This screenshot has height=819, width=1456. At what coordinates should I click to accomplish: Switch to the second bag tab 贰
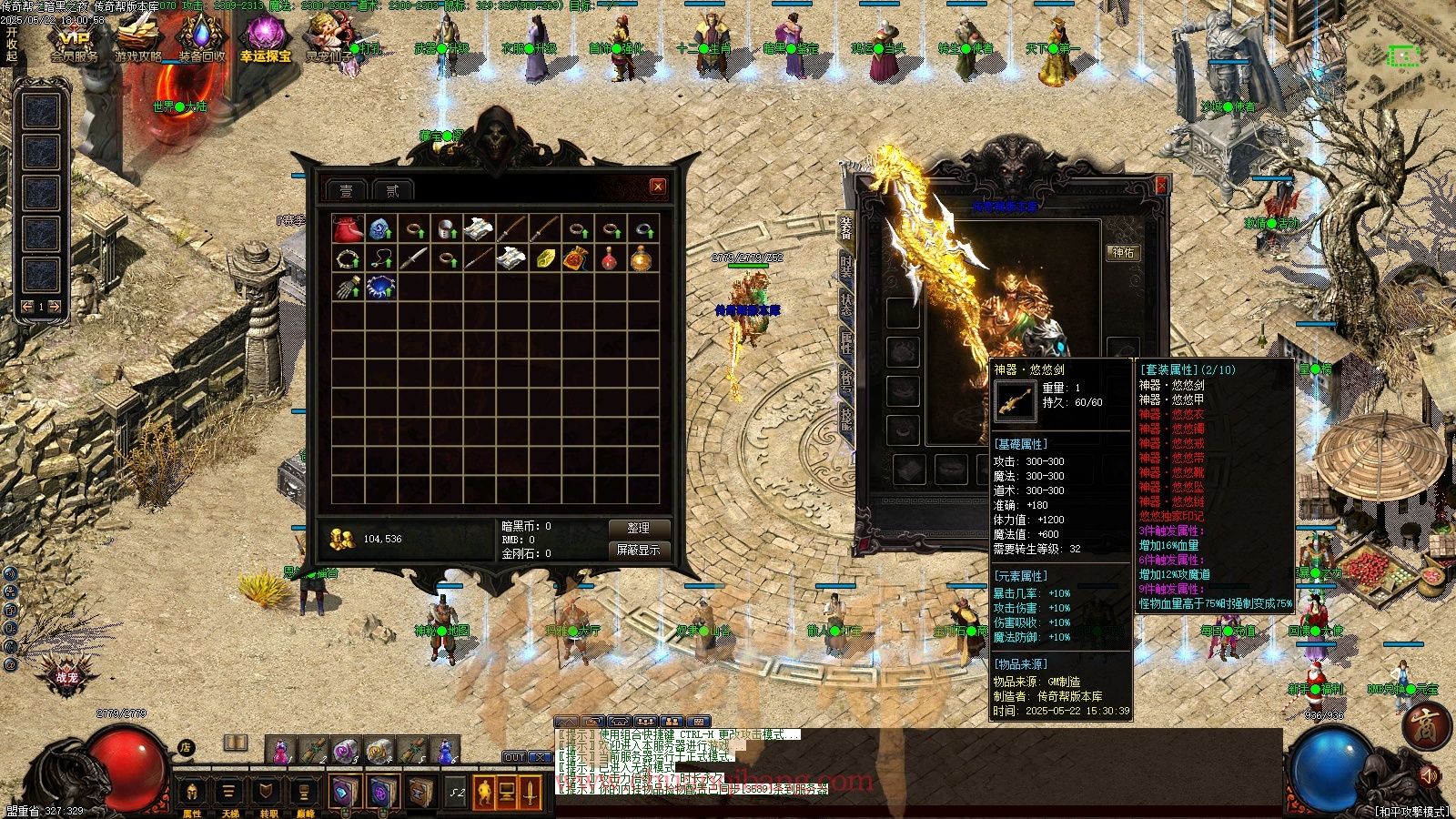(x=392, y=190)
